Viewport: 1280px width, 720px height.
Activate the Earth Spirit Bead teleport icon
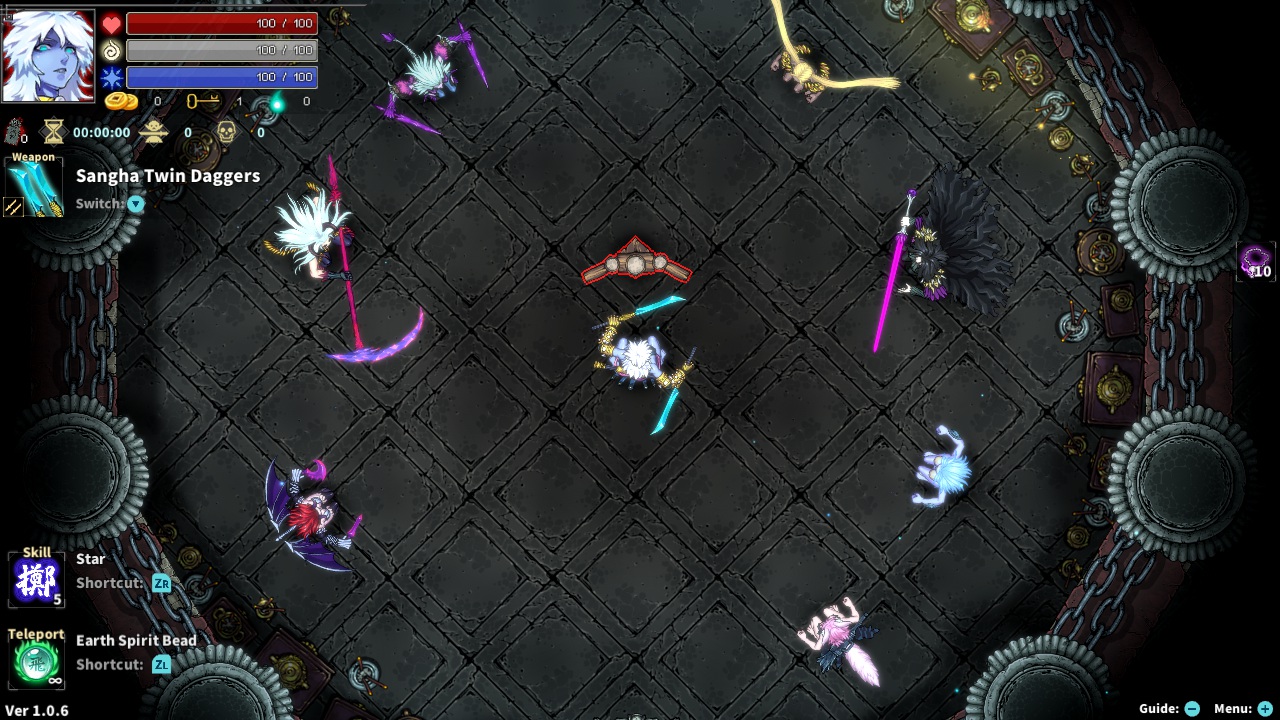[x=35, y=660]
